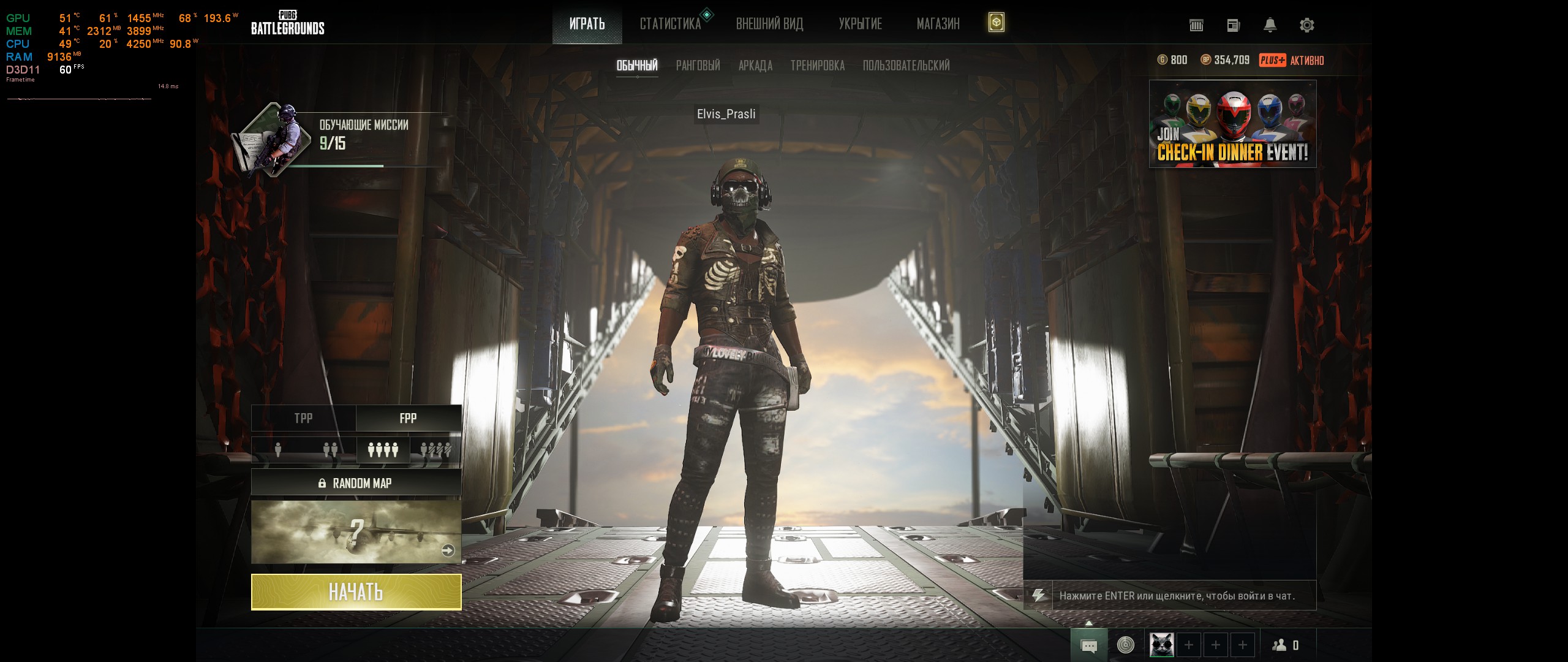Choose solo single-player team size
The image size is (1568, 662).
pos(278,451)
